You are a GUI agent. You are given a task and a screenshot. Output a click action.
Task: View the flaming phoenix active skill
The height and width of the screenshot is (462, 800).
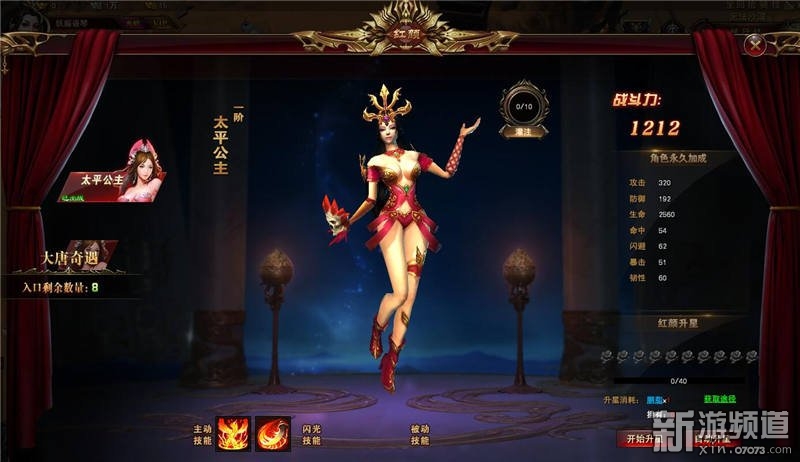coord(234,432)
